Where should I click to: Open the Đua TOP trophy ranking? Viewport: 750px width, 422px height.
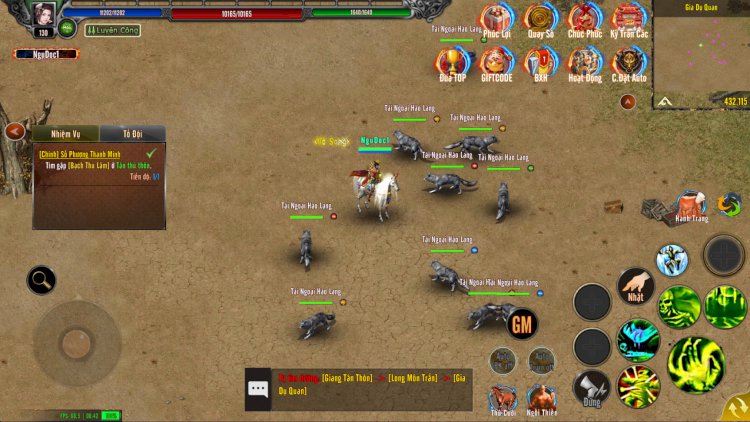(452, 63)
